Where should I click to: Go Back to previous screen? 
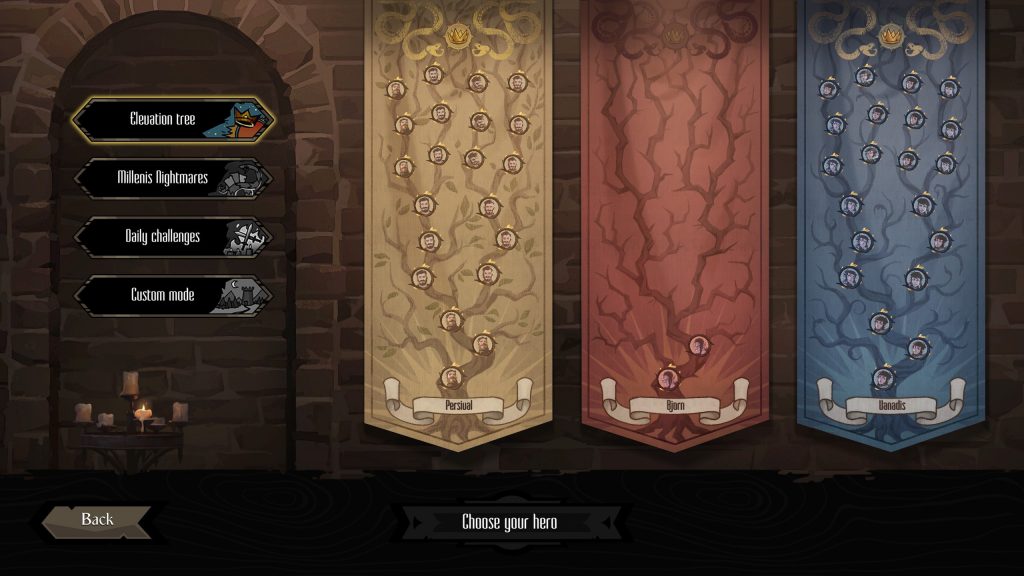97,520
